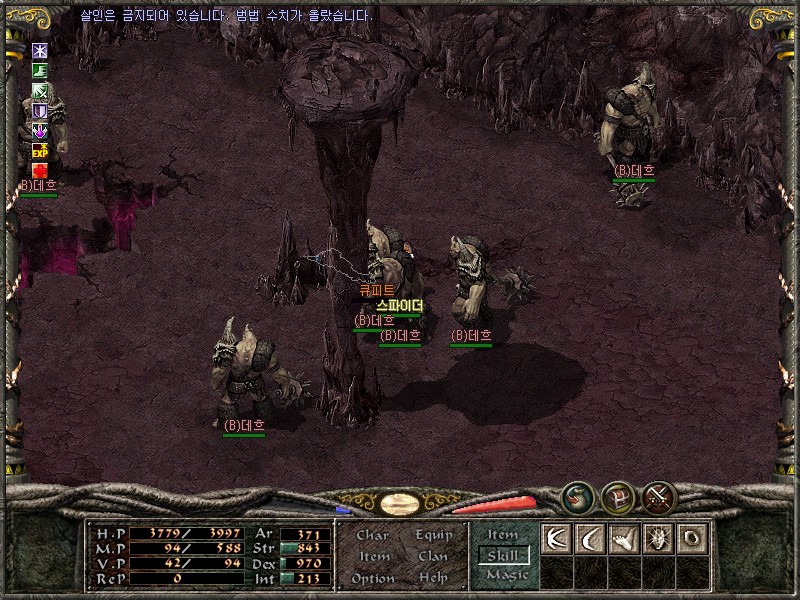This screenshot has width=800, height=600.
Task: Click the round green serpent button
Action: click(x=577, y=496)
